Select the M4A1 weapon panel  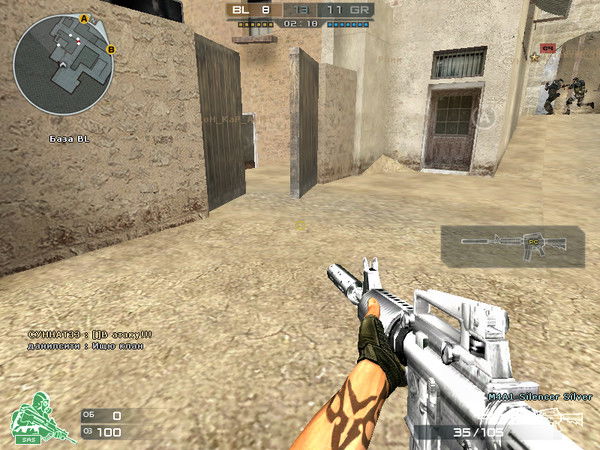click(512, 246)
